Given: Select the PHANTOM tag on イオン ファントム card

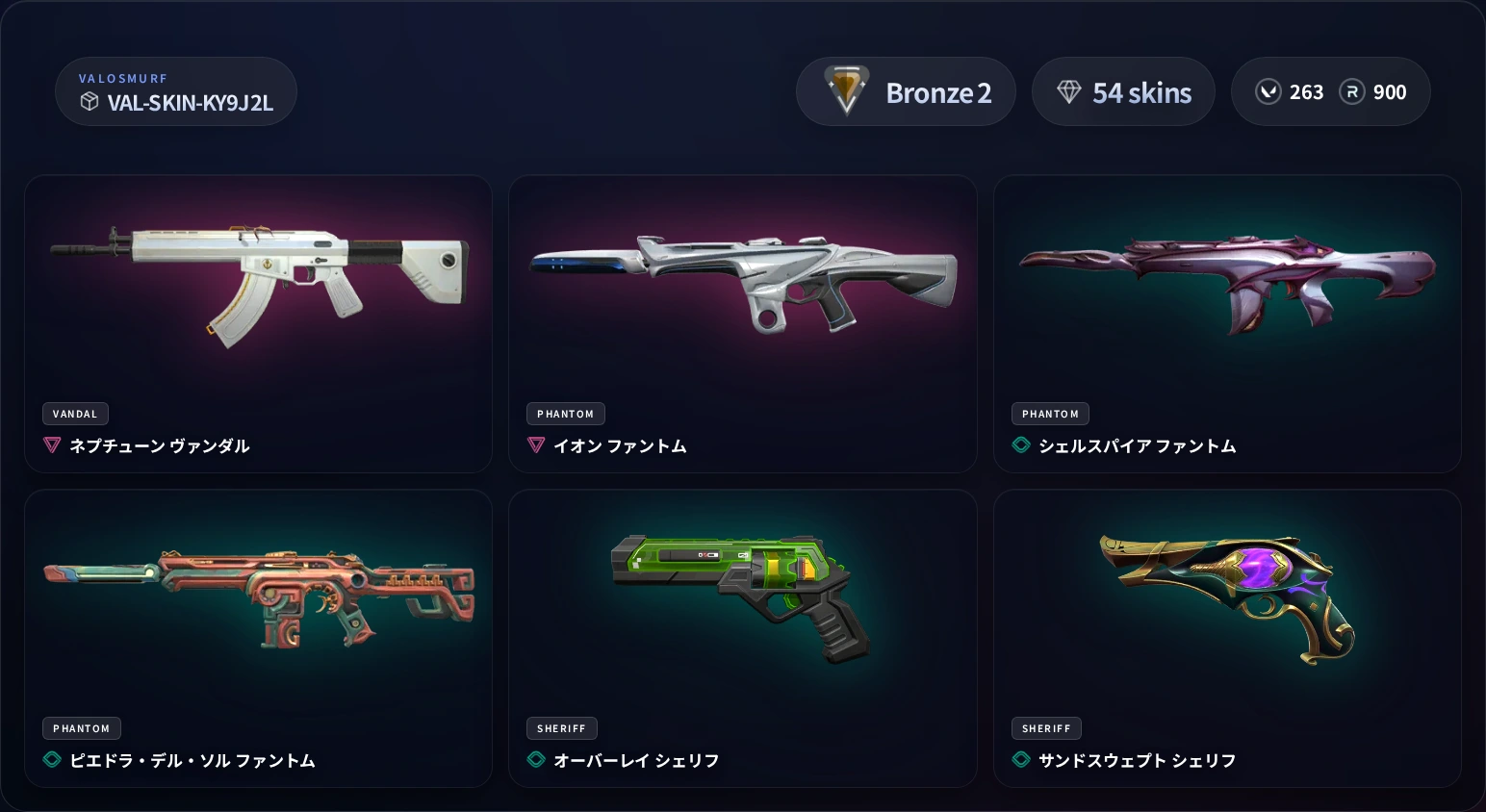Looking at the screenshot, I should (x=565, y=414).
